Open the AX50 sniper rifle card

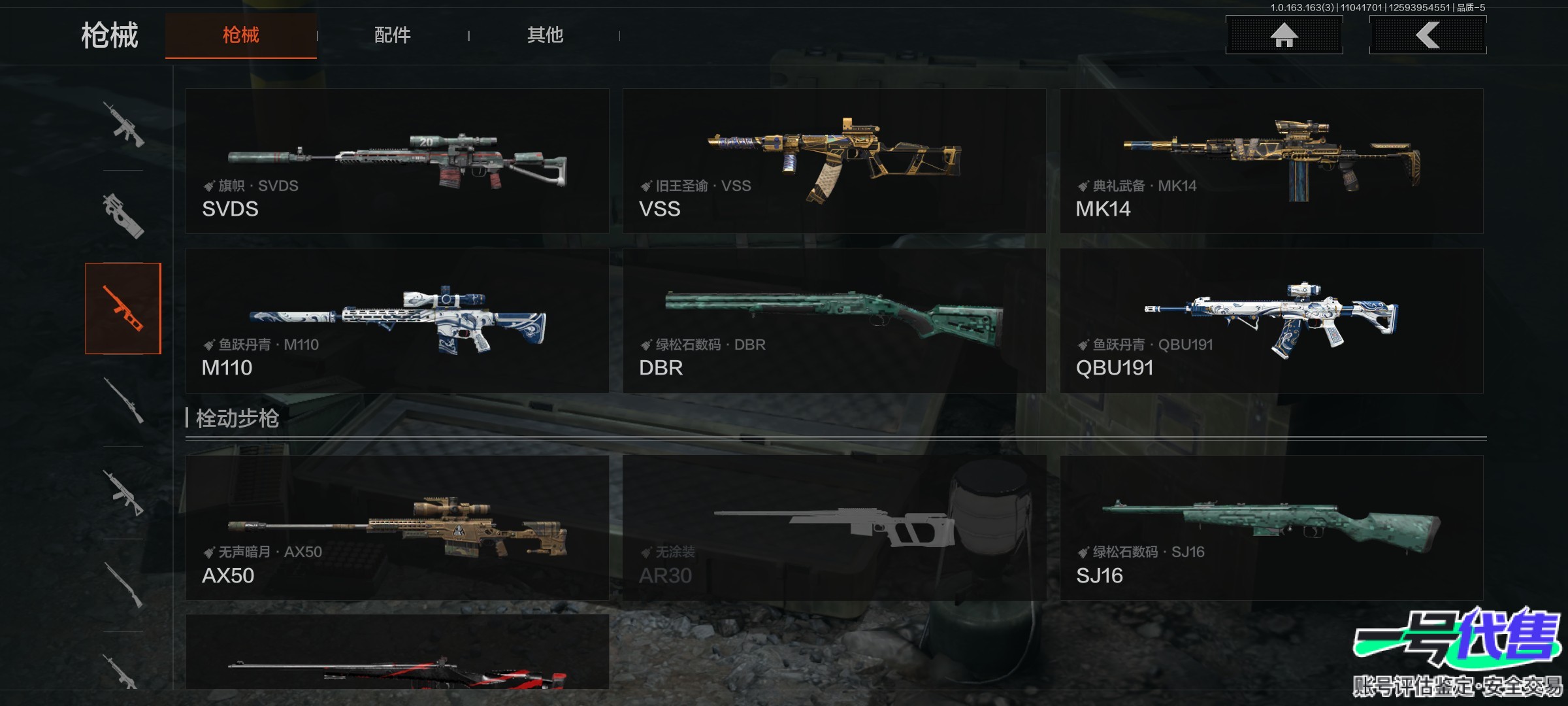[397, 528]
